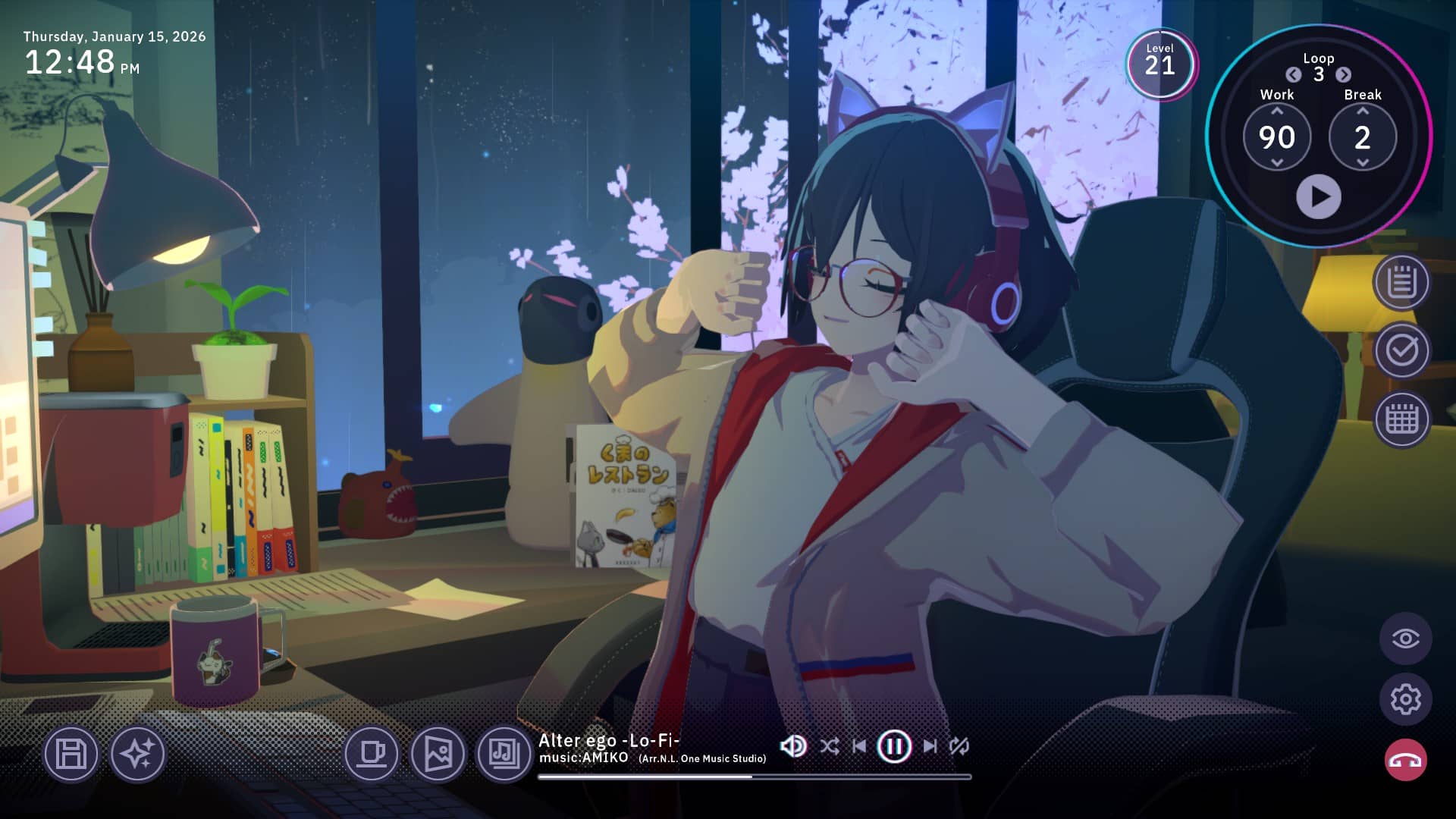Open the to-do checkmark list
Image resolution: width=1456 pixels, height=819 pixels.
[1401, 350]
